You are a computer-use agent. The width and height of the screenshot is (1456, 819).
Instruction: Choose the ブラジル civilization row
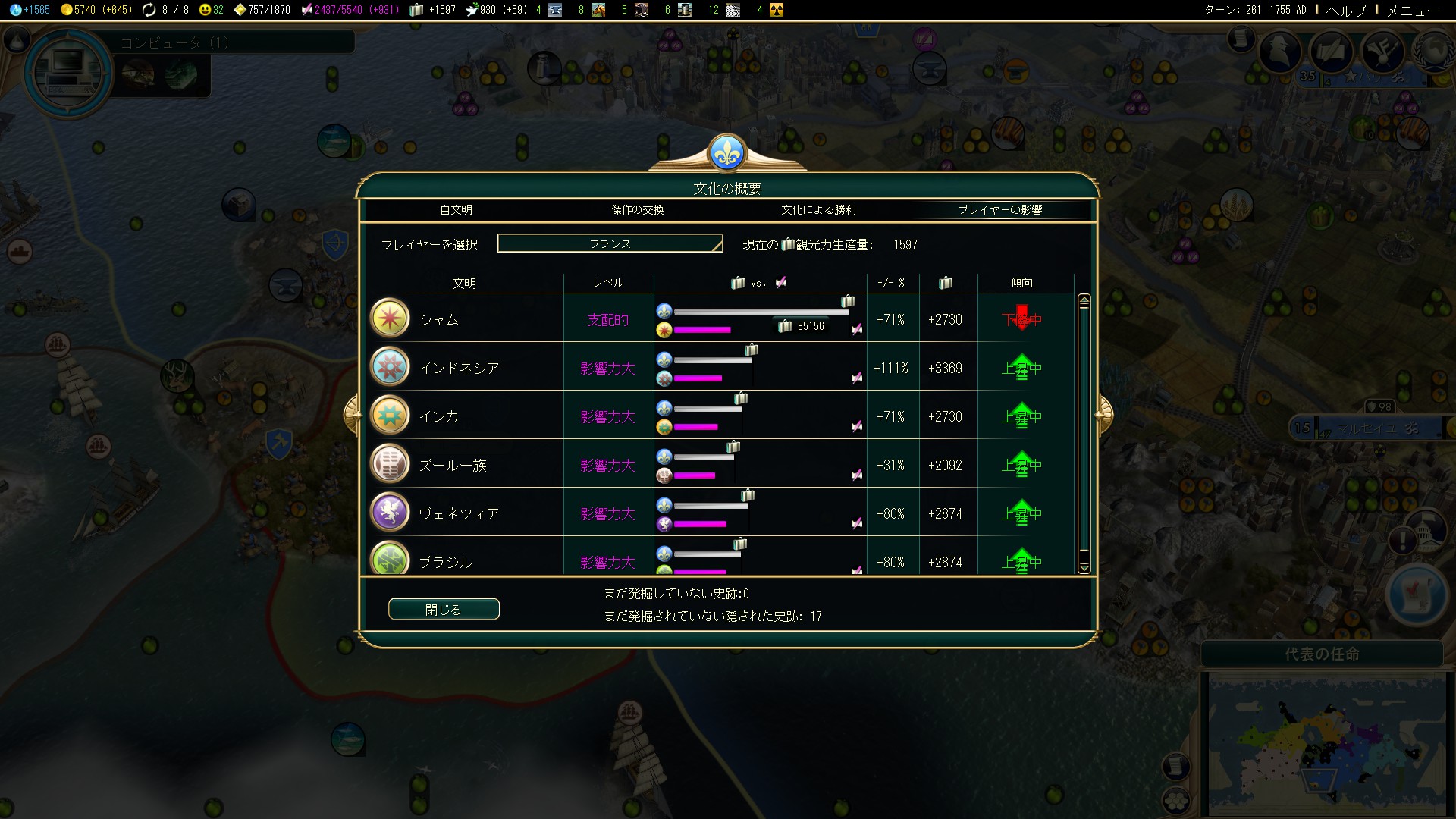445,560
